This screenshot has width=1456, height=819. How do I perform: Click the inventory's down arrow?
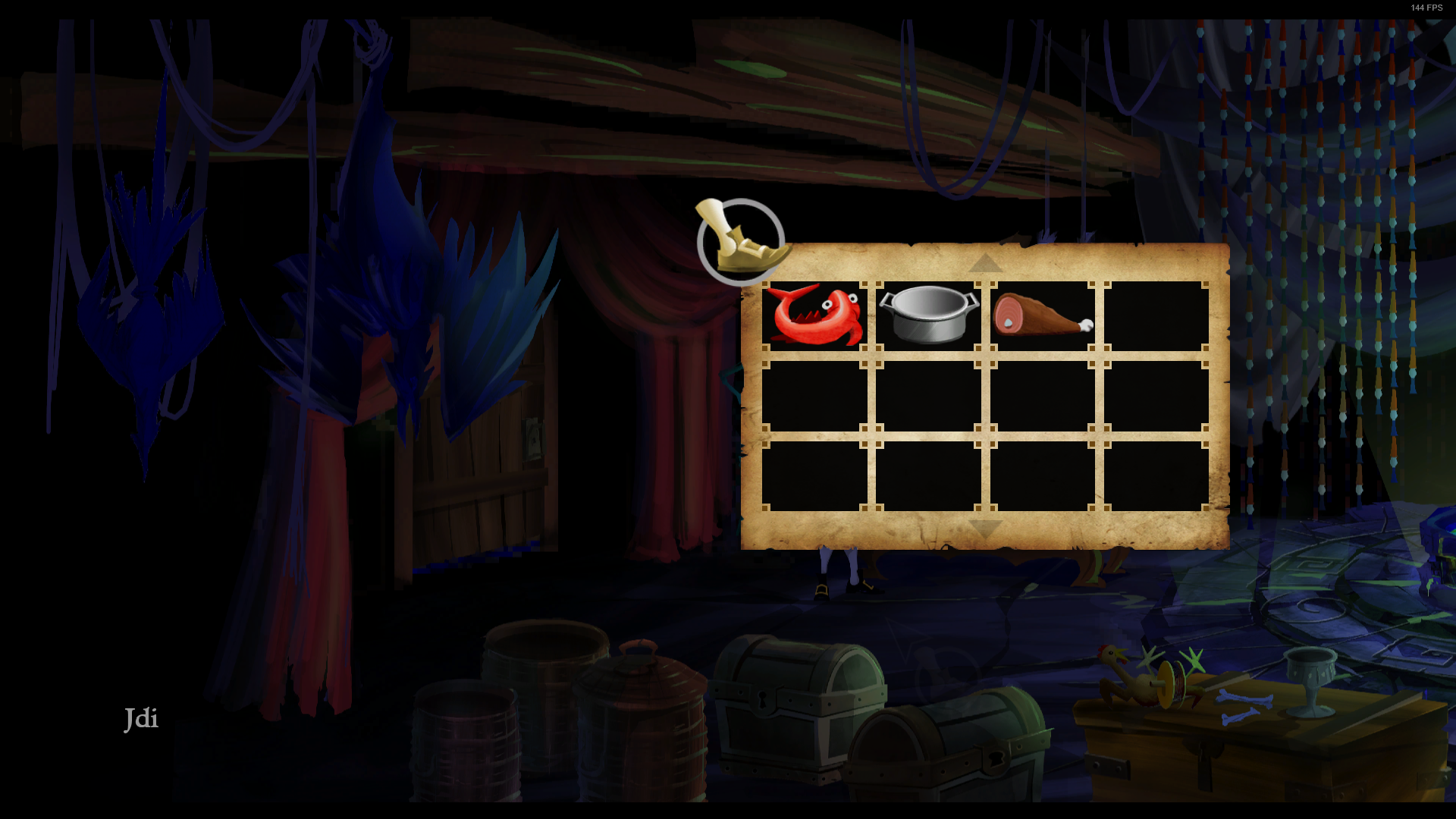click(x=985, y=529)
